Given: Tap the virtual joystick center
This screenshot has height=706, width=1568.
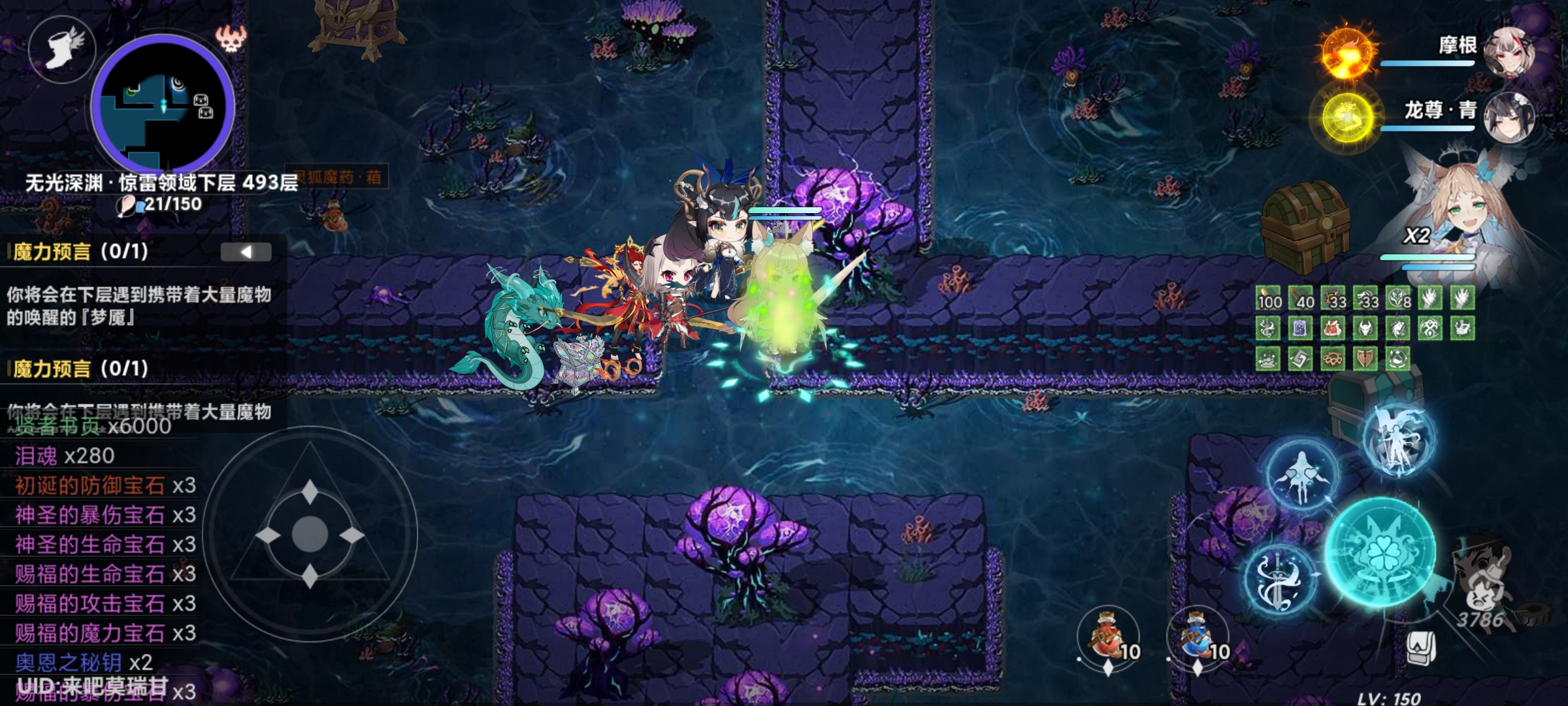Looking at the screenshot, I should tap(310, 534).
